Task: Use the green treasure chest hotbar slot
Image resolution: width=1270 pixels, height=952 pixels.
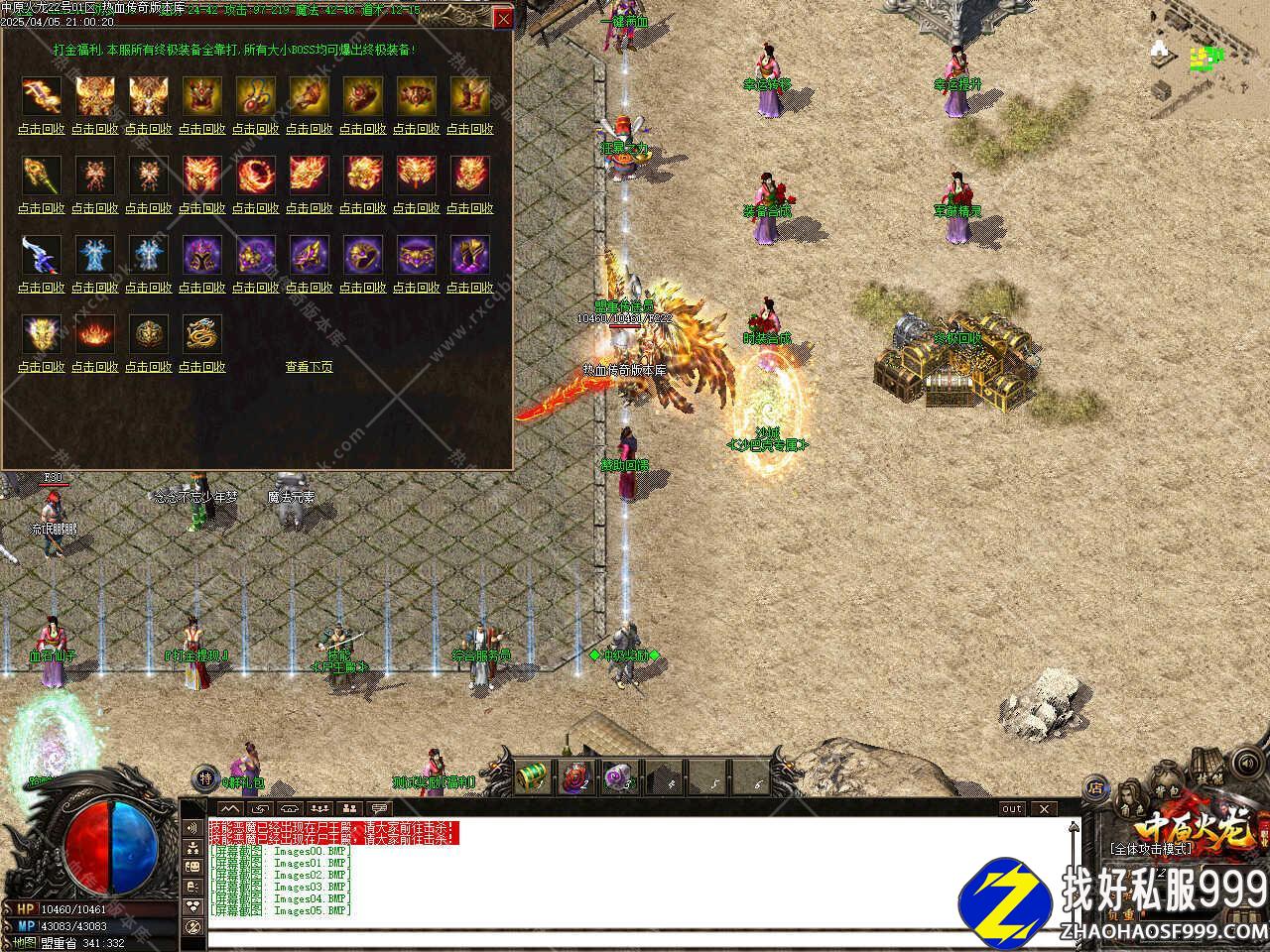Action: [x=535, y=775]
